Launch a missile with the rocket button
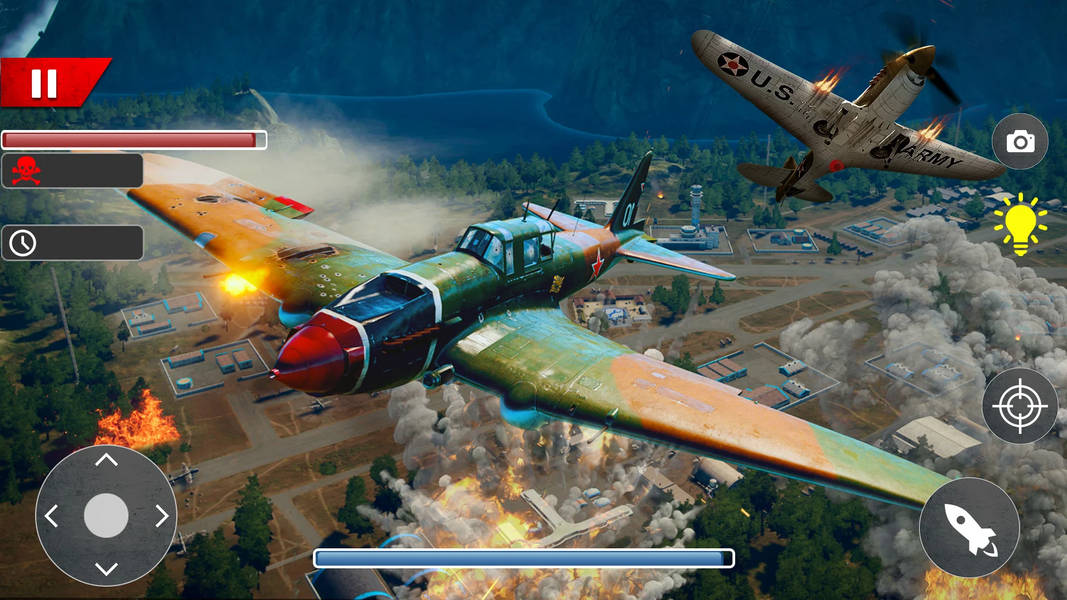The height and width of the screenshot is (600, 1067). click(969, 527)
